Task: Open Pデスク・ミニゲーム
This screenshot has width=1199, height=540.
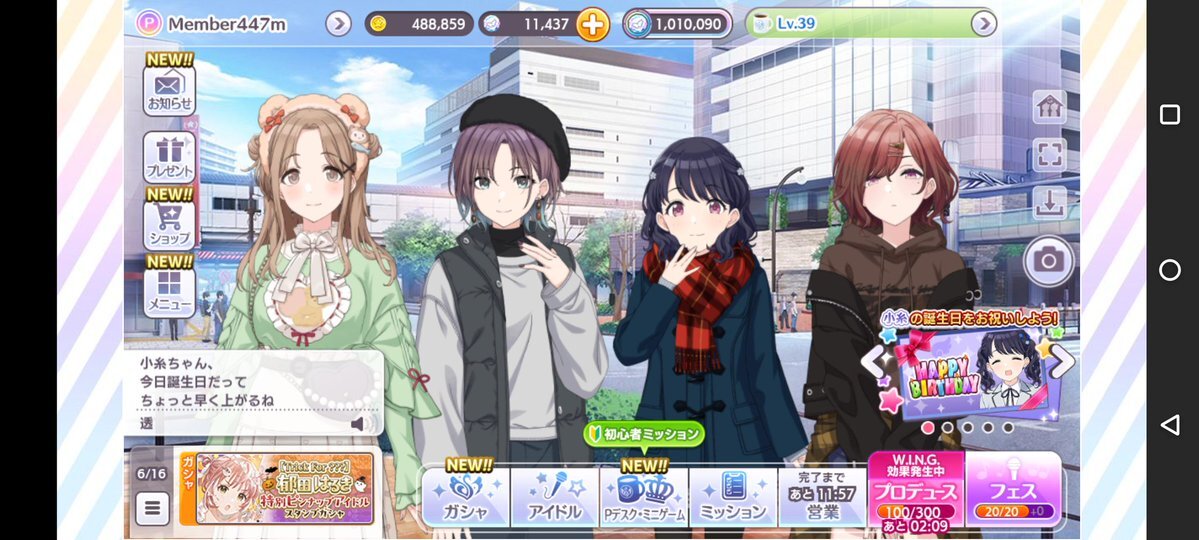Action: pos(643,497)
